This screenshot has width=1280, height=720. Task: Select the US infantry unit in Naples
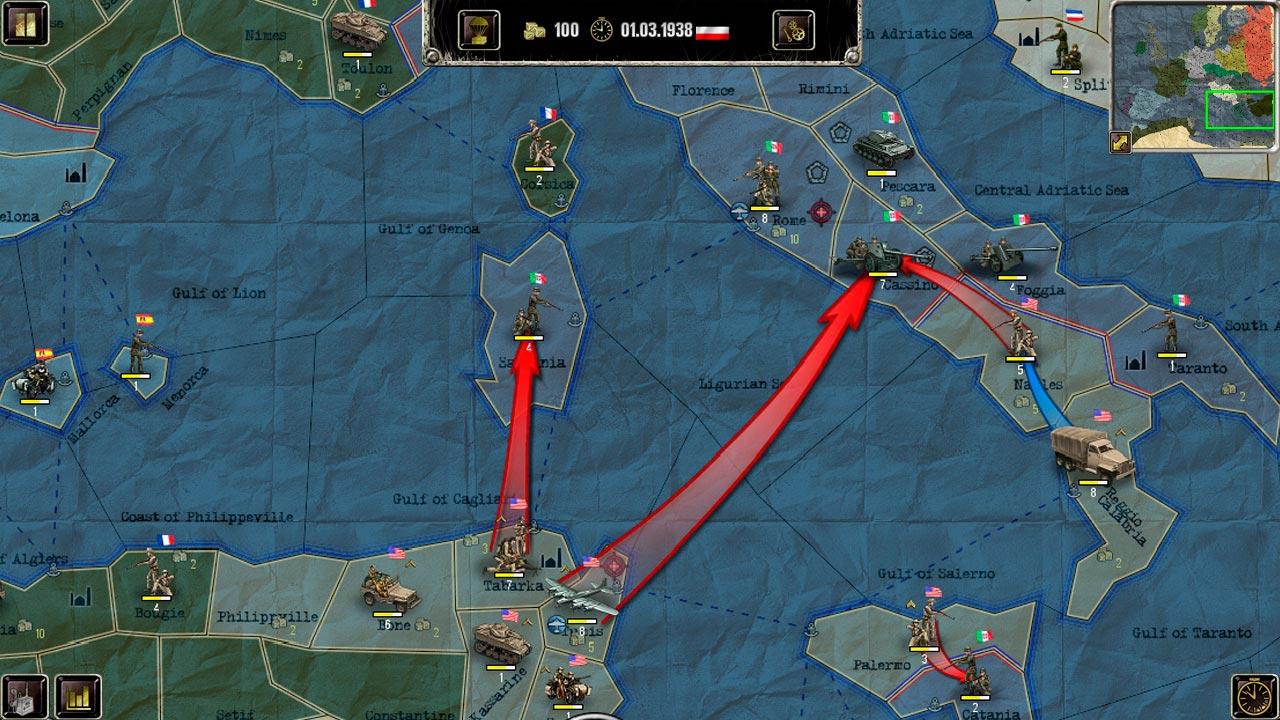pyautogui.click(x=1021, y=335)
